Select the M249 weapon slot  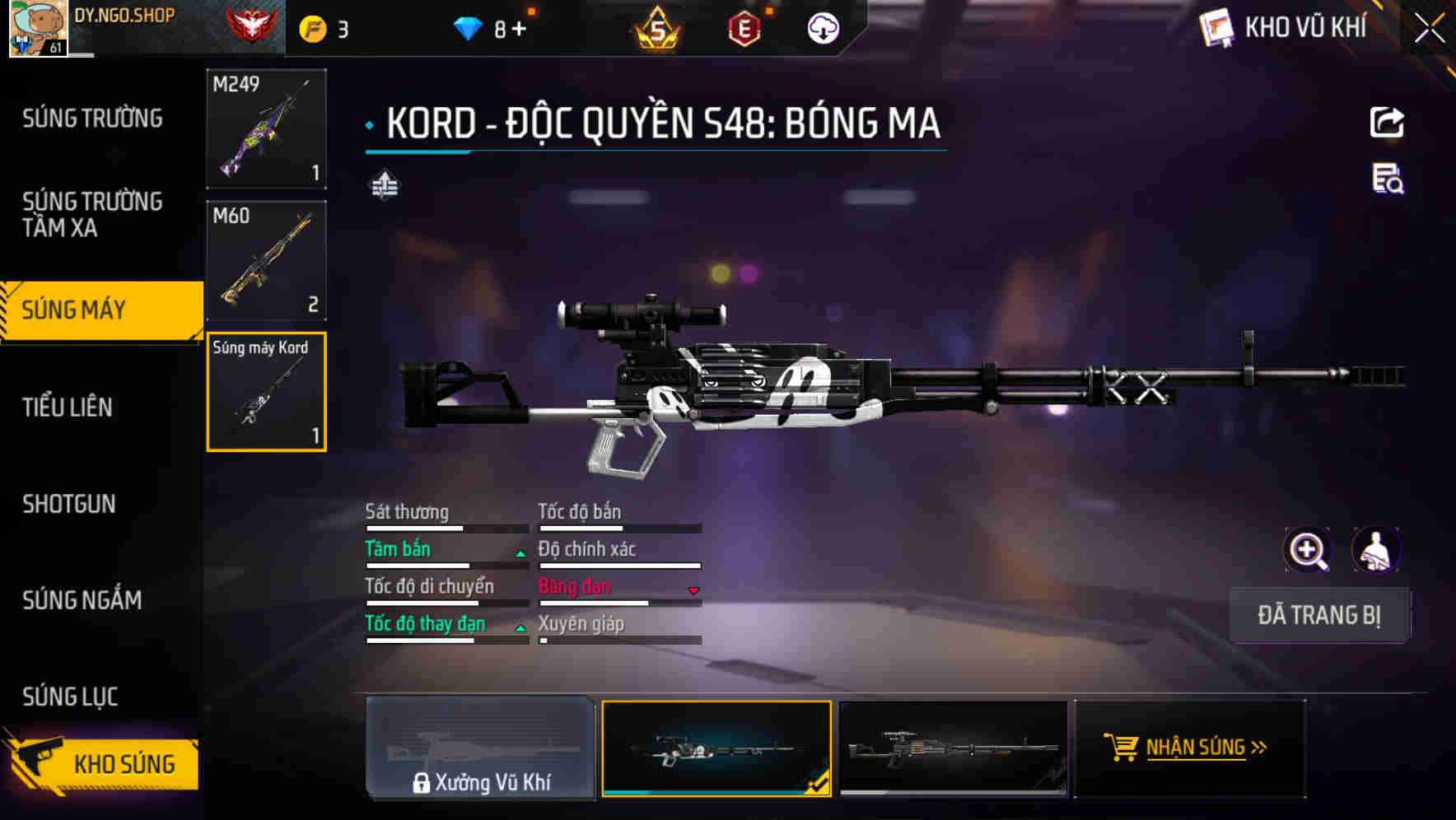click(x=266, y=128)
